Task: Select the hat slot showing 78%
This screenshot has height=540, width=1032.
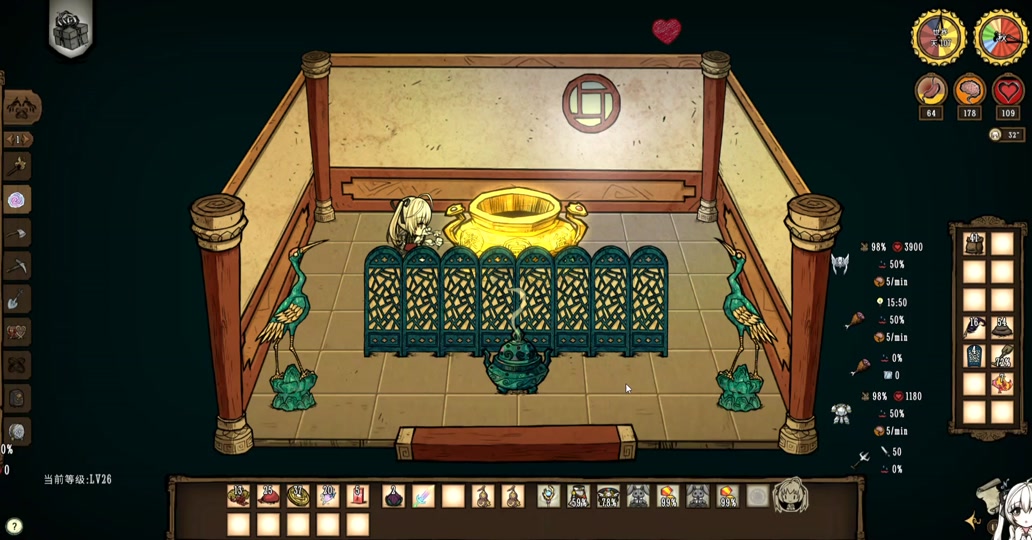Action: click(608, 495)
